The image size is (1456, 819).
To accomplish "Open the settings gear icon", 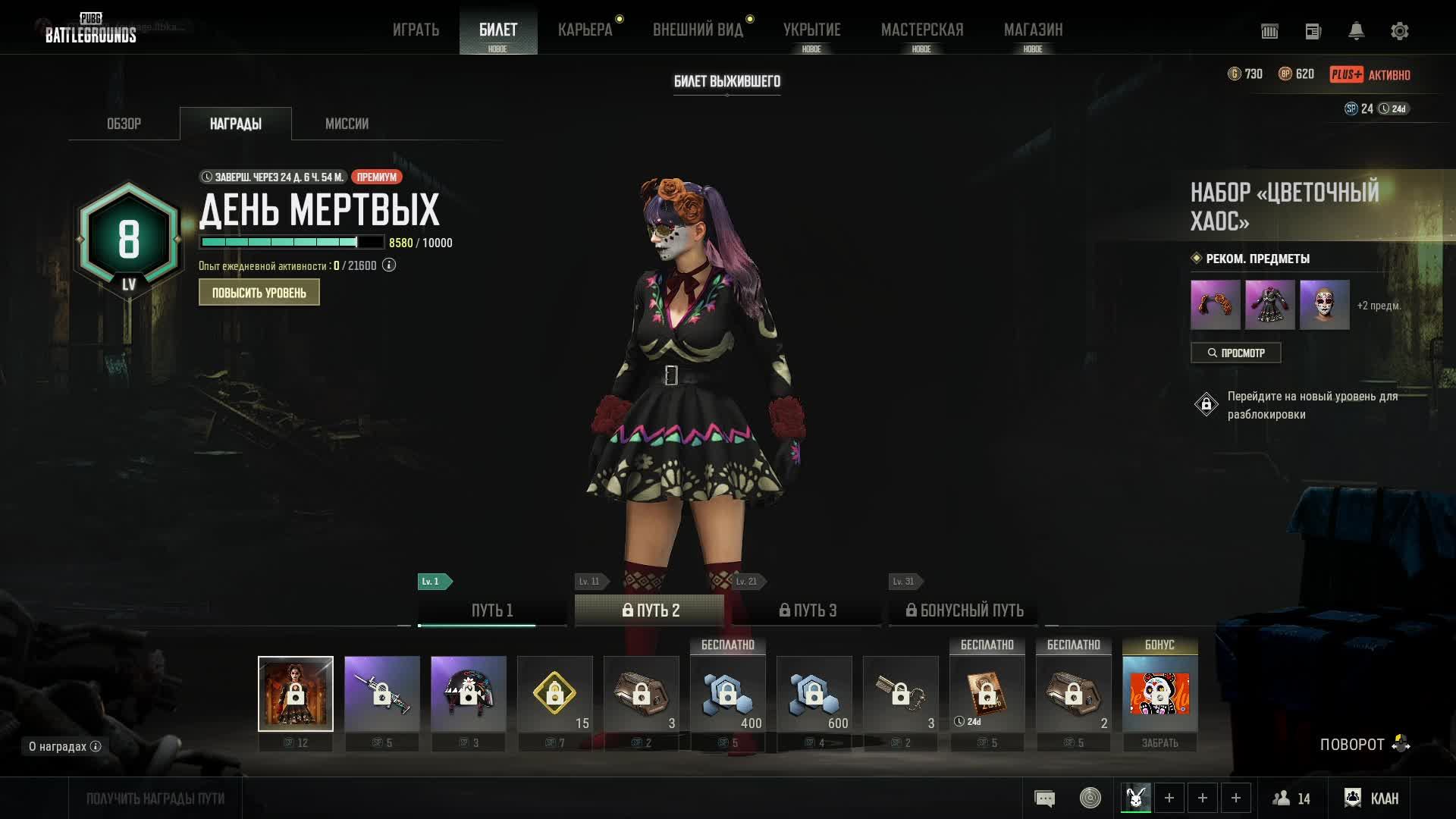I will pos(1399,31).
